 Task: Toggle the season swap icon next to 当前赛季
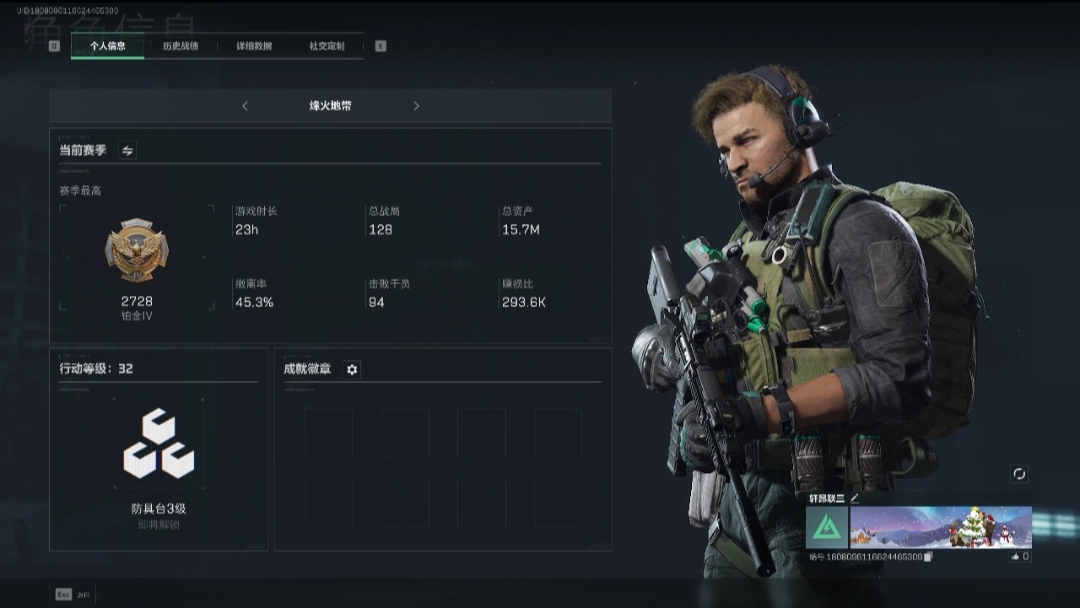click(127, 151)
